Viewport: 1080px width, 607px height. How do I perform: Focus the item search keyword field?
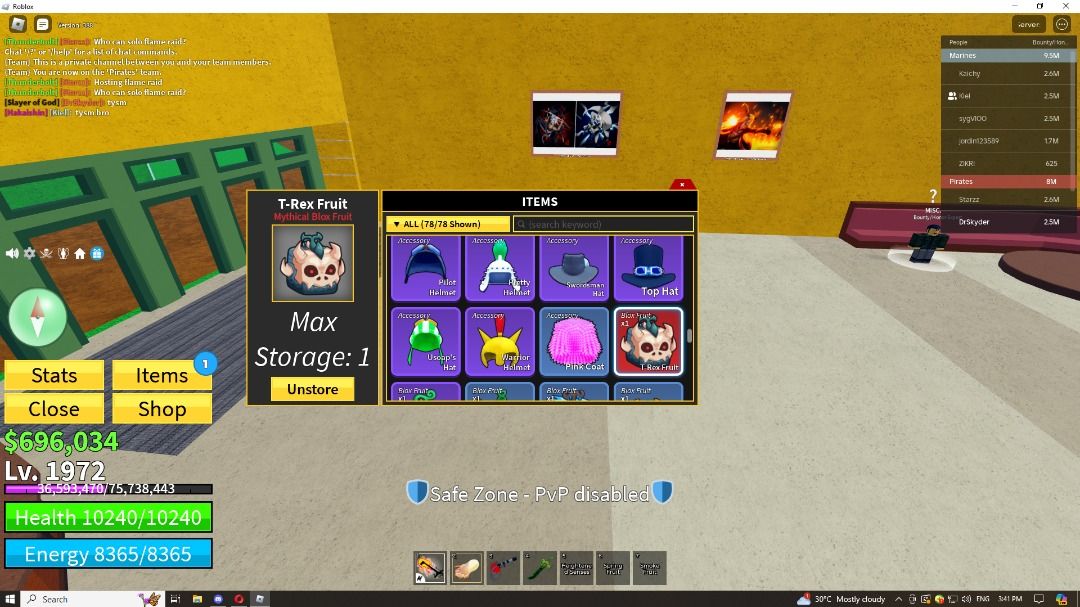point(605,224)
